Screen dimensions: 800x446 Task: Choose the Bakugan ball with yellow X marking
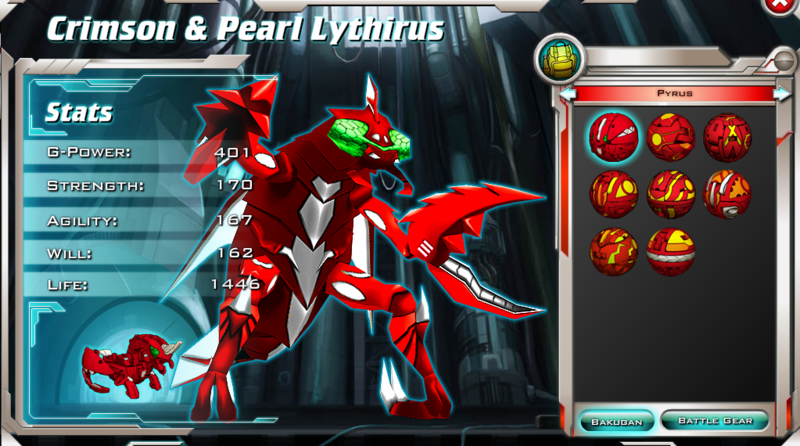[727, 137]
